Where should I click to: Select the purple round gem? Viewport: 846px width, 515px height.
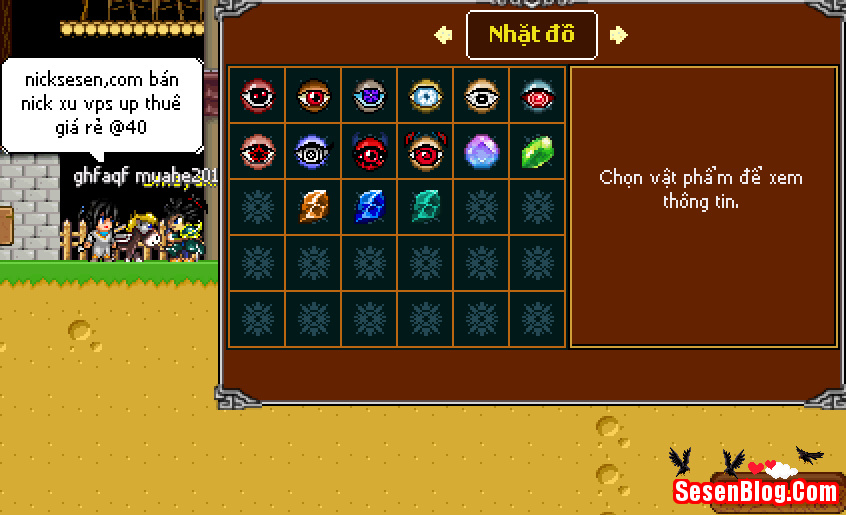coord(481,152)
